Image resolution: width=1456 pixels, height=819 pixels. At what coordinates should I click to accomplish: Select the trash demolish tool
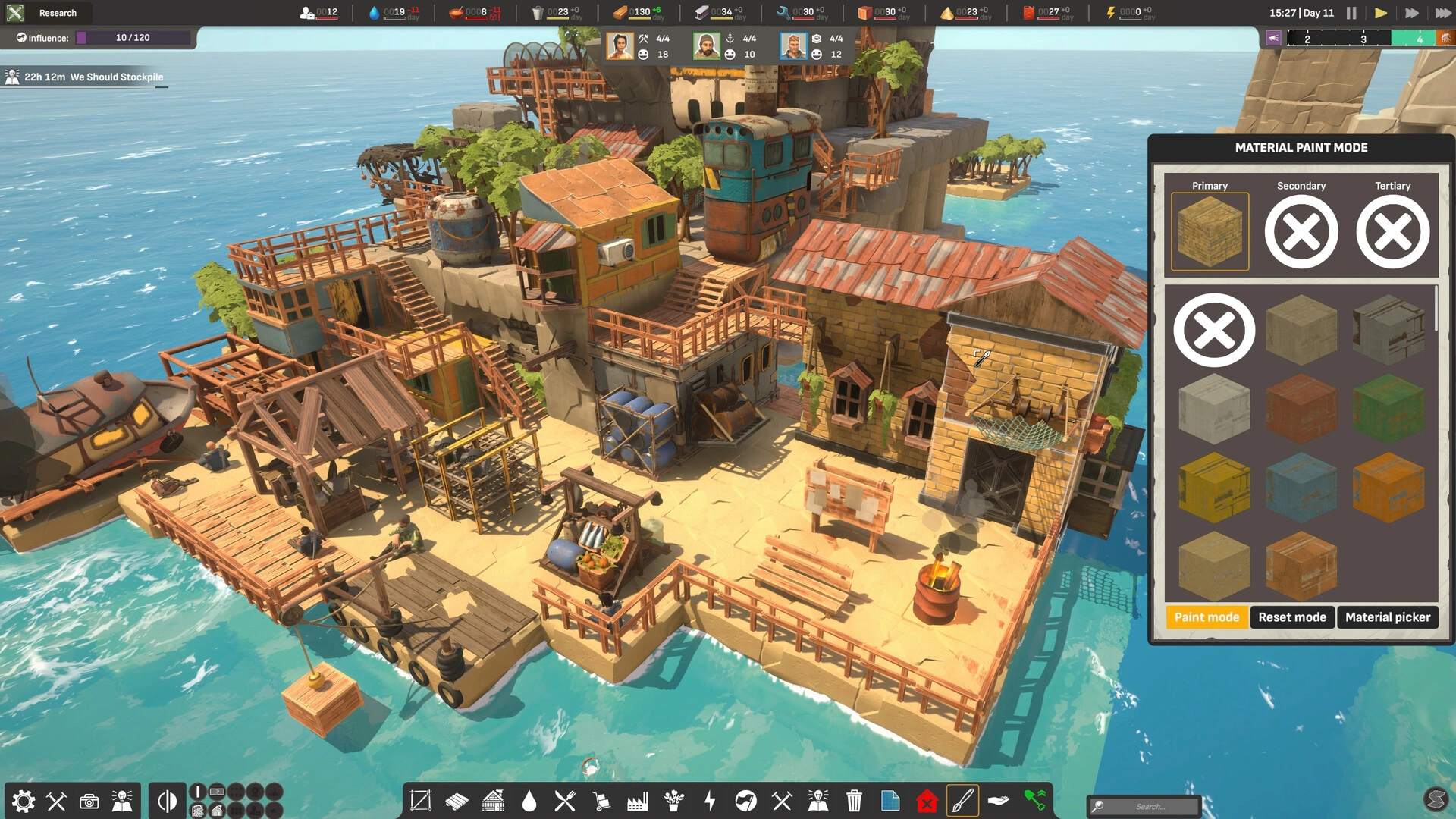point(854,800)
